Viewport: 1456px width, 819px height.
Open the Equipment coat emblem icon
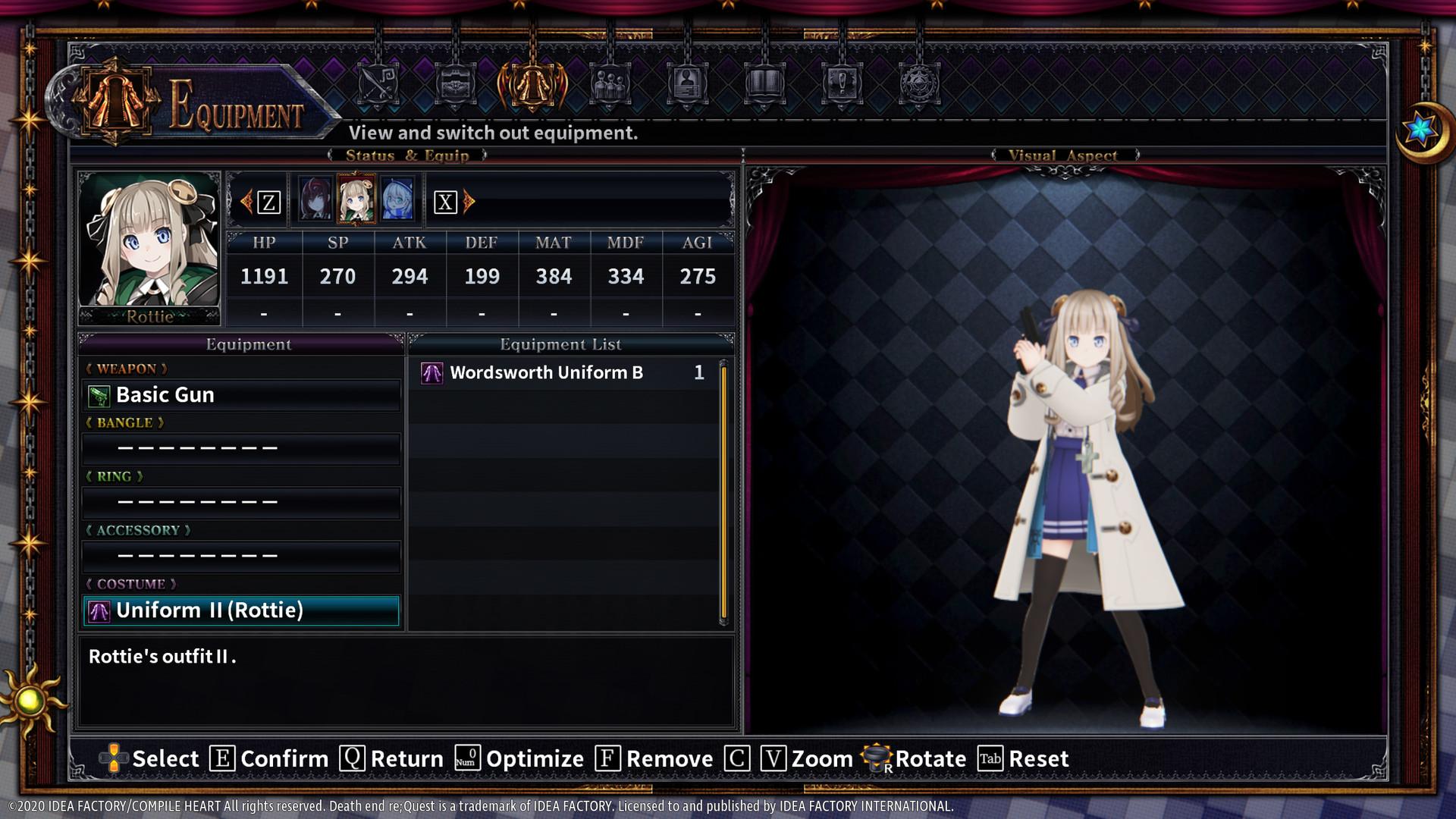532,83
